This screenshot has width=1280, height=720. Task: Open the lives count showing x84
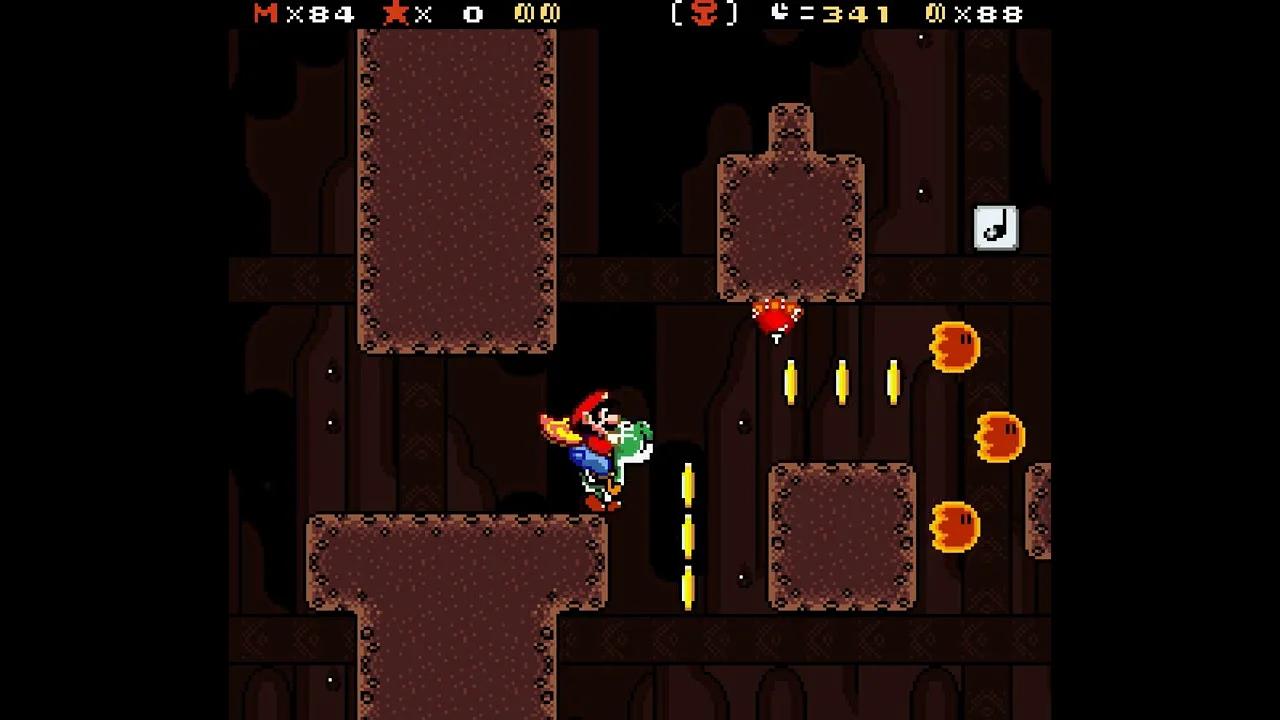point(322,15)
